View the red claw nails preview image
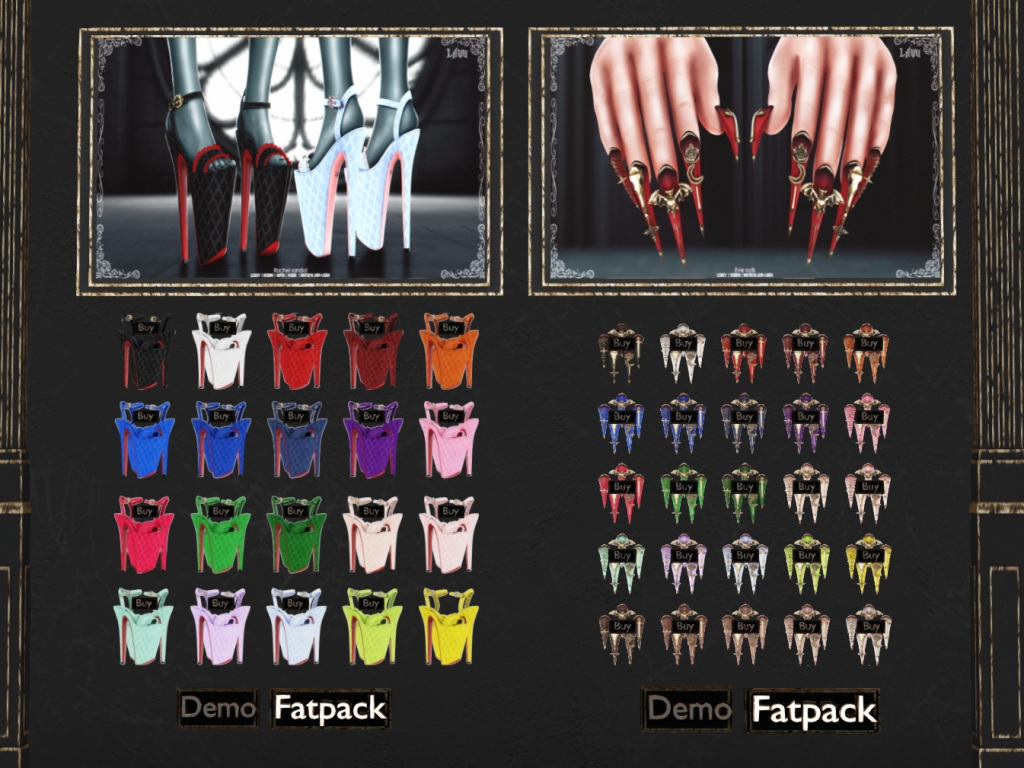1024x768 pixels. pyautogui.click(x=741, y=160)
